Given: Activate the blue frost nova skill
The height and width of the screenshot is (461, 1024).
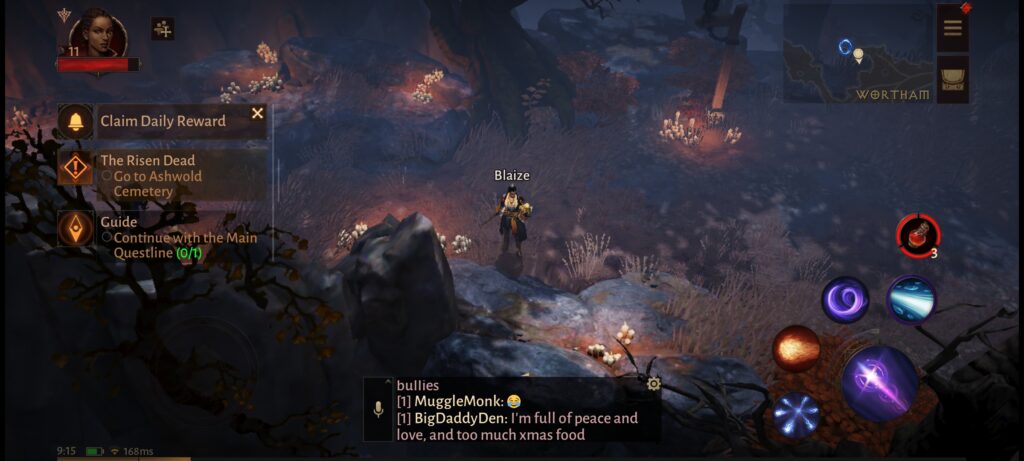Looking at the screenshot, I should click(x=796, y=415).
